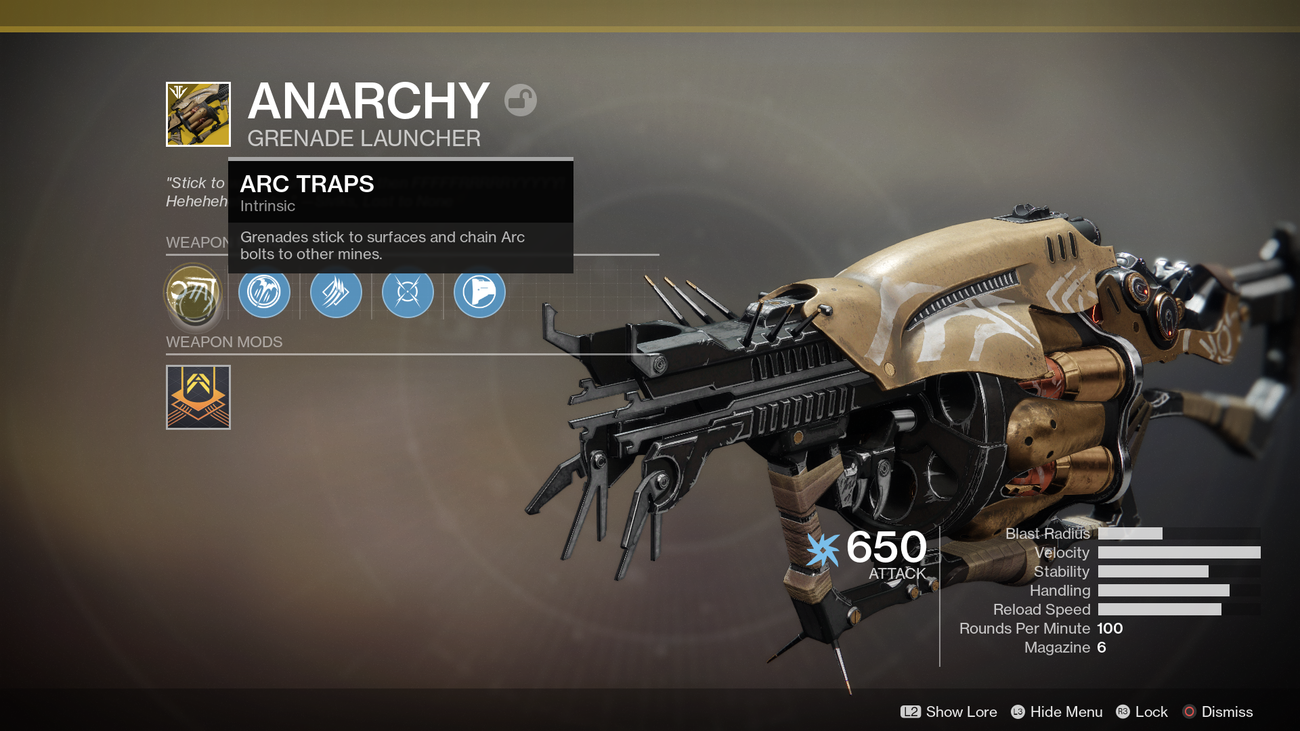Select the last blue stock perk icon

479,292
